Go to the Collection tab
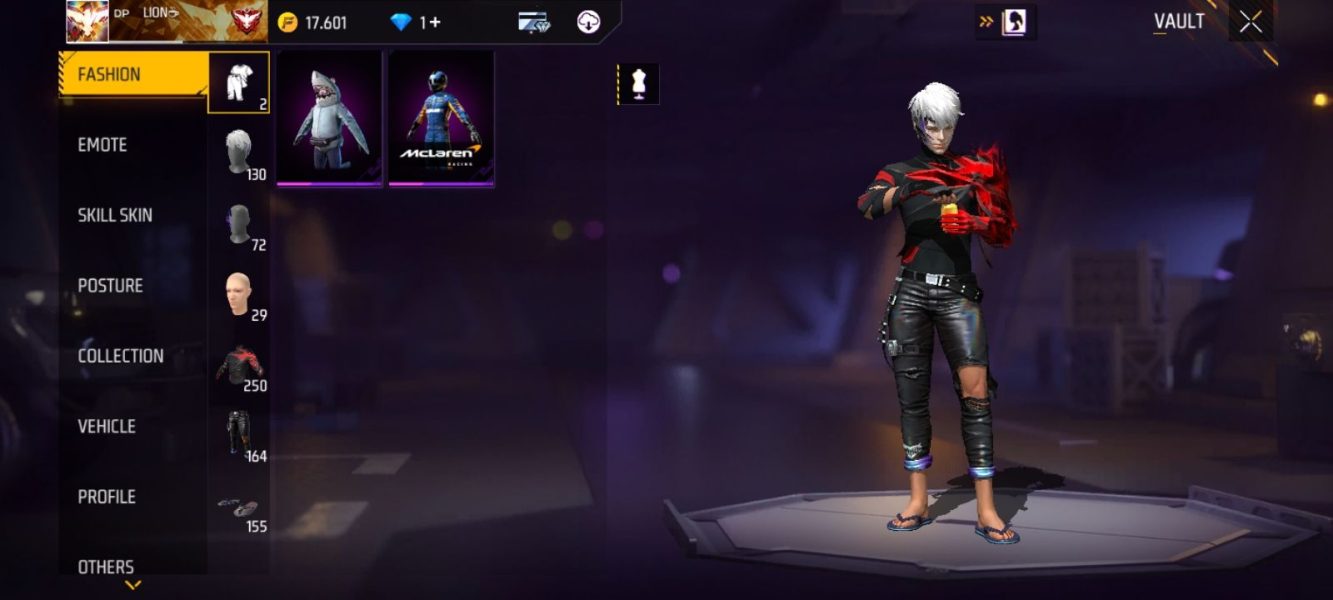The image size is (1333, 600). pyautogui.click(x=120, y=356)
